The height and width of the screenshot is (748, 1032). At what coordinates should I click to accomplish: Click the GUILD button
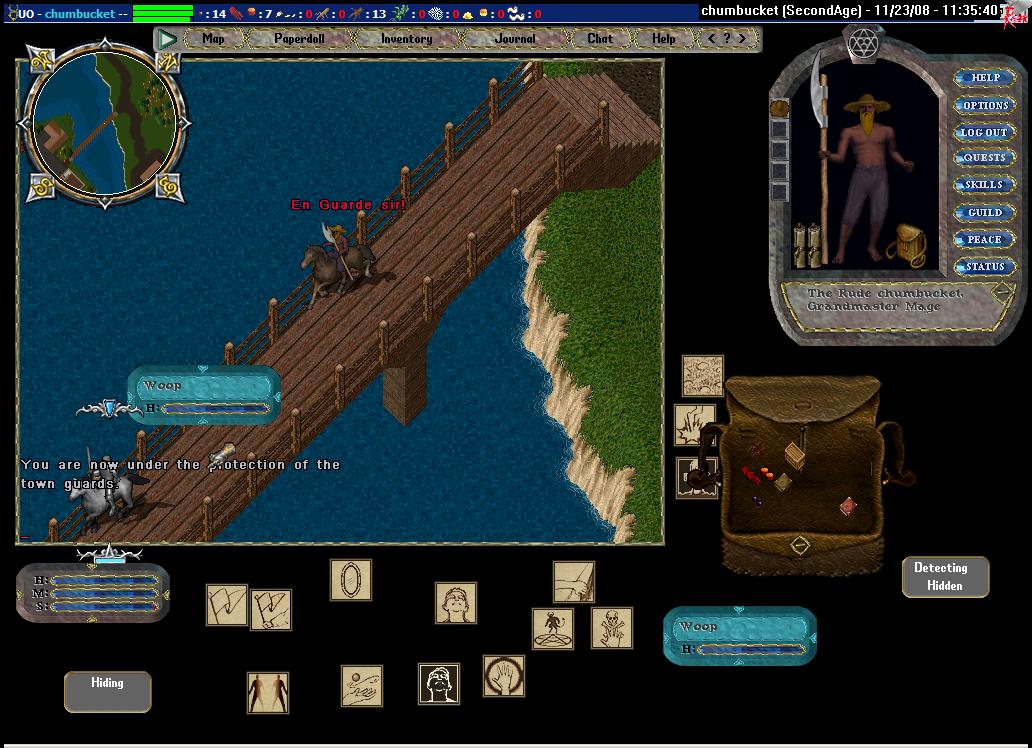click(985, 213)
